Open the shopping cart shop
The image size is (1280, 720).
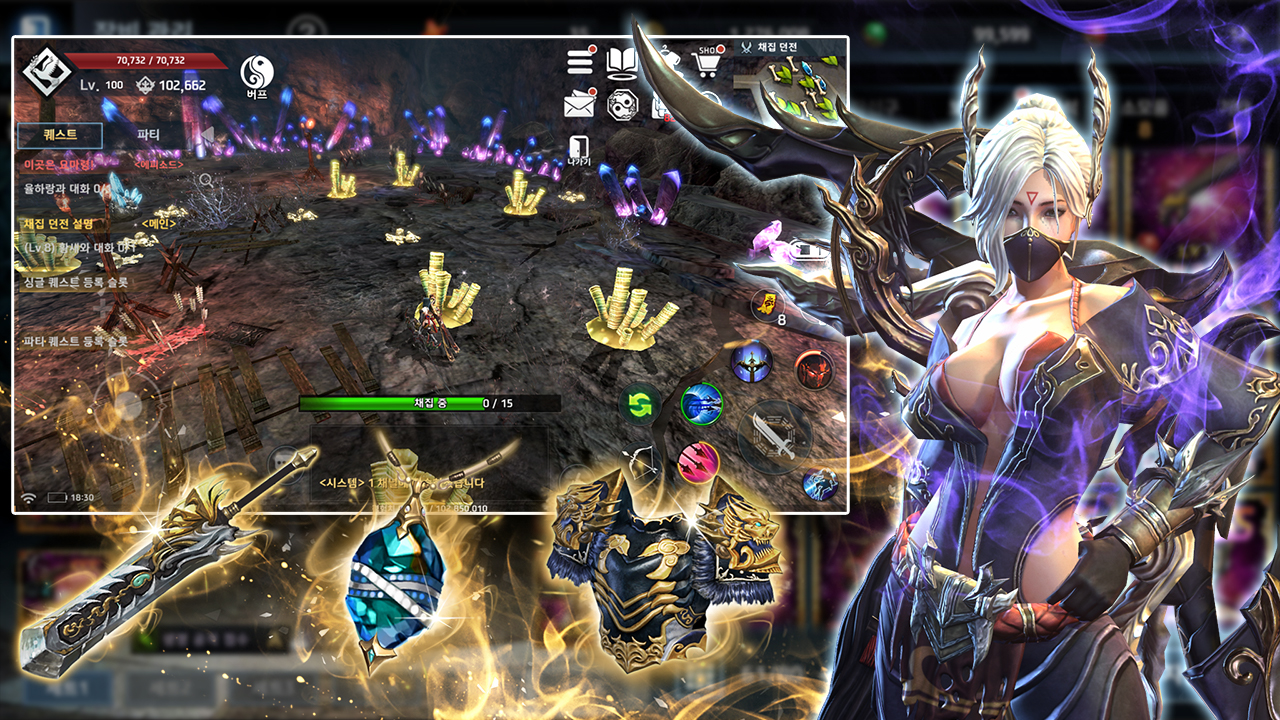click(x=707, y=63)
